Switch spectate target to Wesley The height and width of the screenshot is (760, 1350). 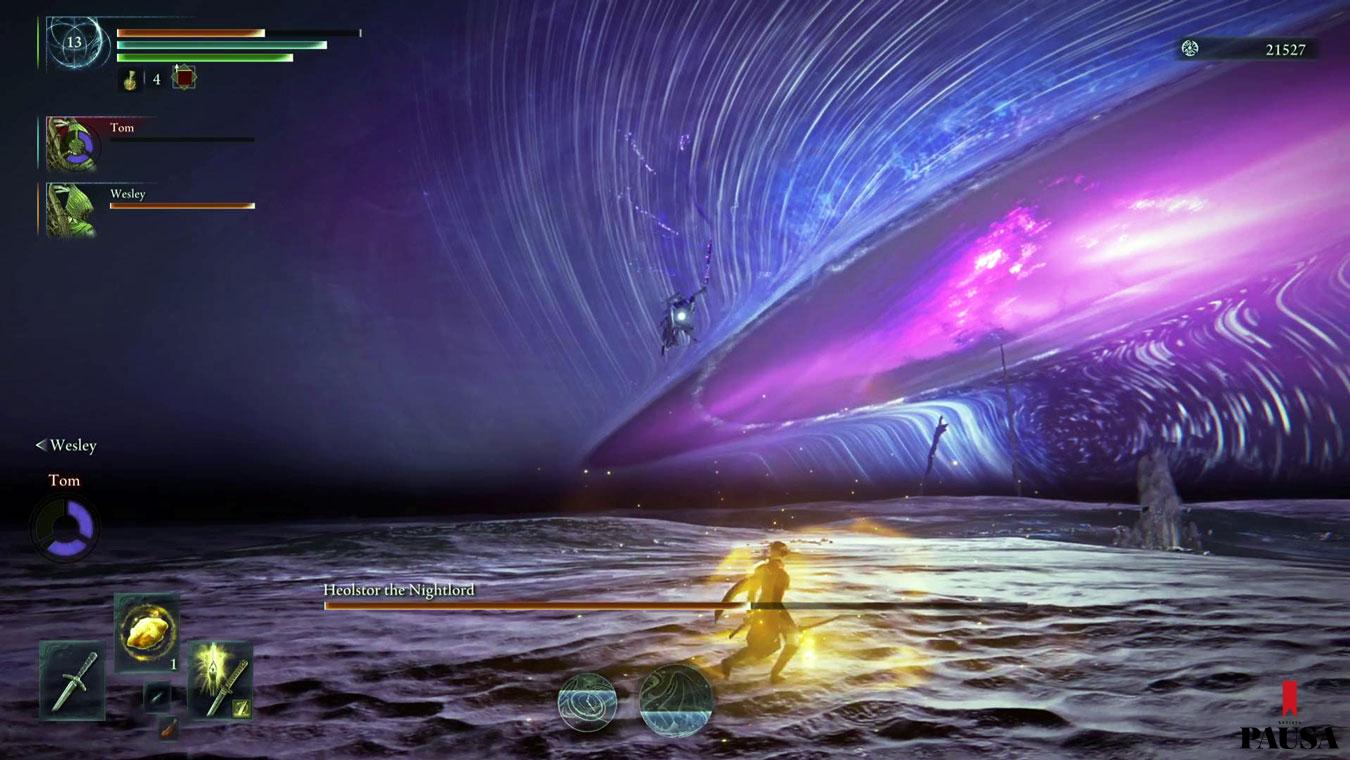click(x=66, y=446)
